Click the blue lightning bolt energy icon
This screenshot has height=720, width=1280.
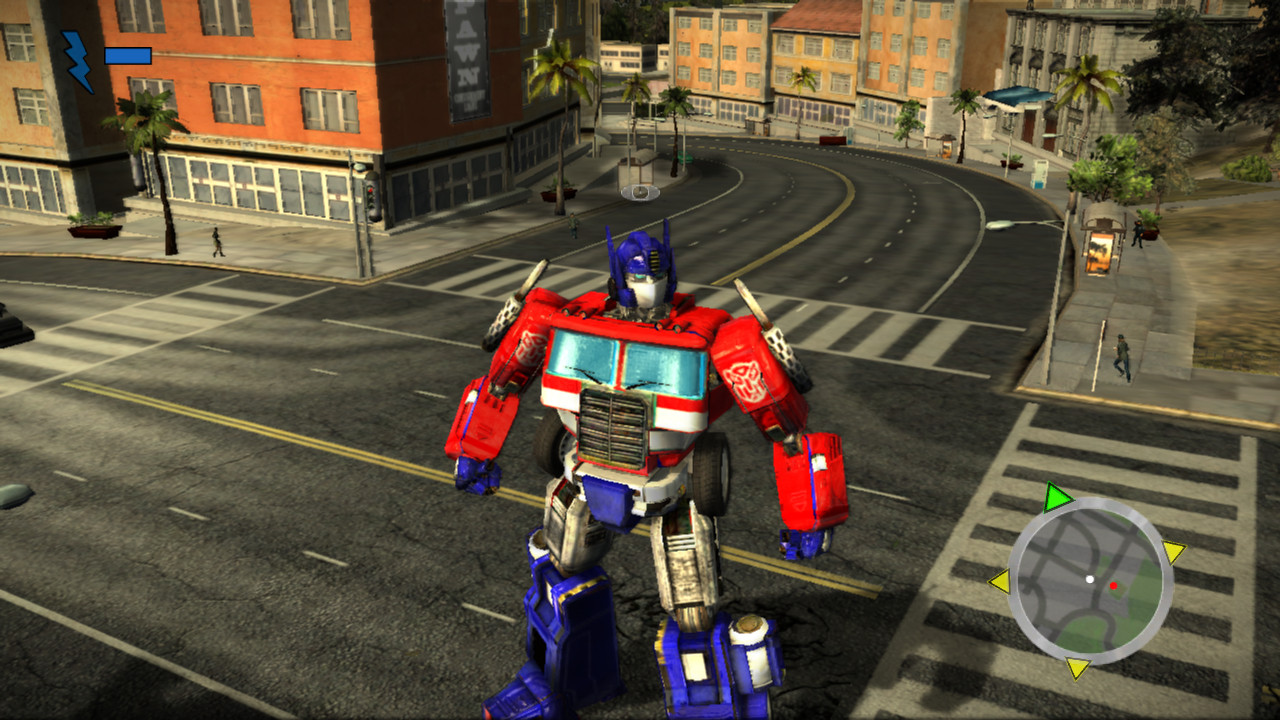pyautogui.click(x=74, y=55)
